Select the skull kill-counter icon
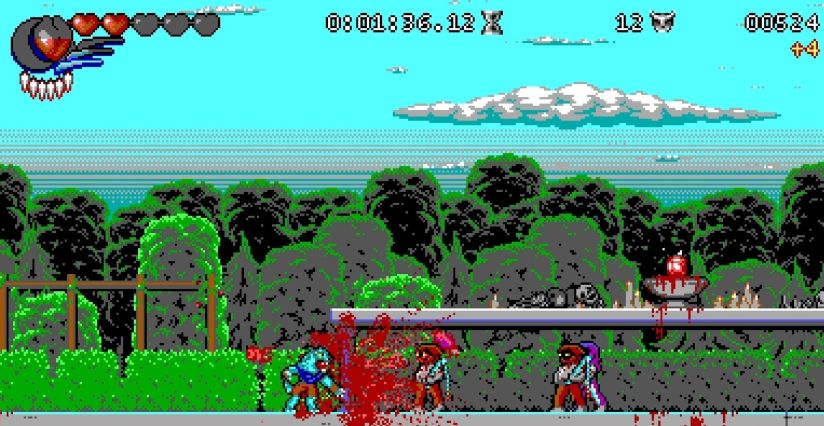Screen dimensions: 824x426 point(659,22)
